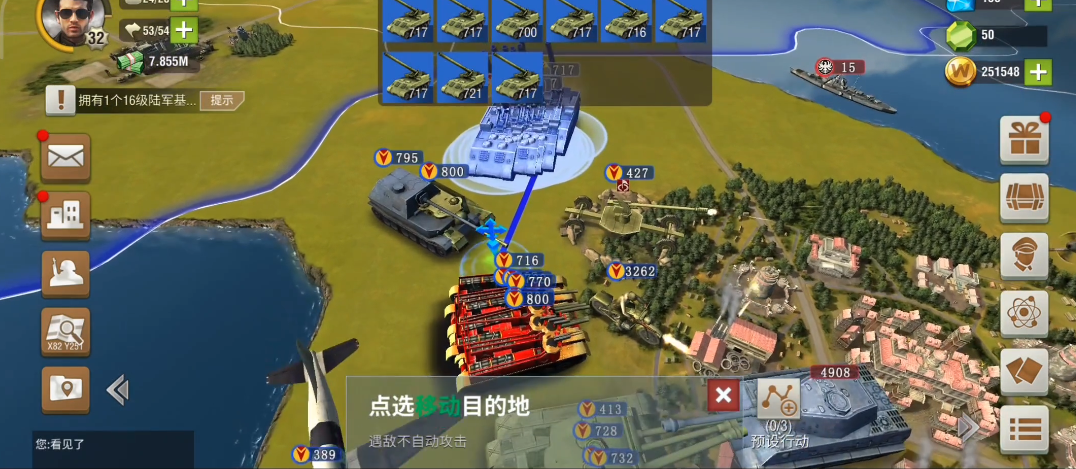
Task: Open the atom research technology menu
Action: coord(1024,313)
